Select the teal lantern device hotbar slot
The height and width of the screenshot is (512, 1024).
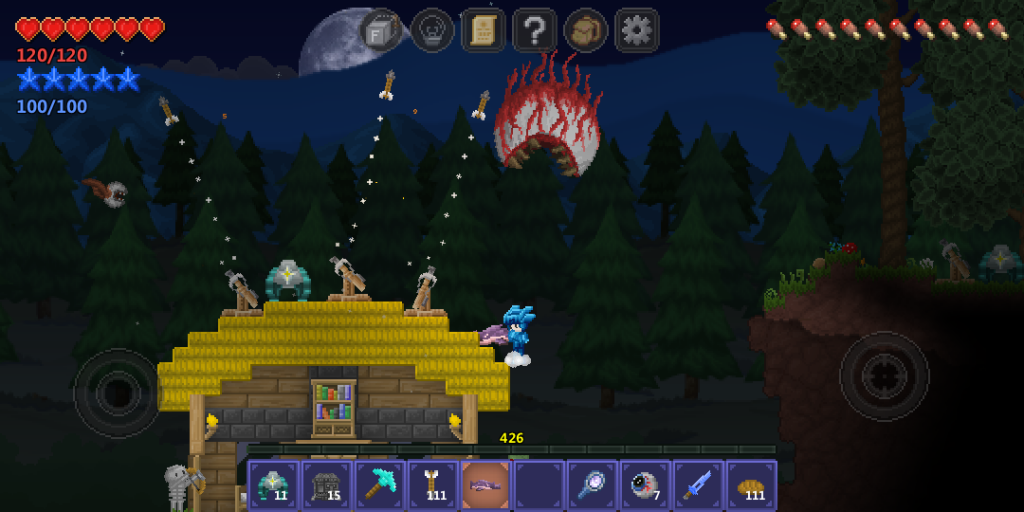click(273, 485)
